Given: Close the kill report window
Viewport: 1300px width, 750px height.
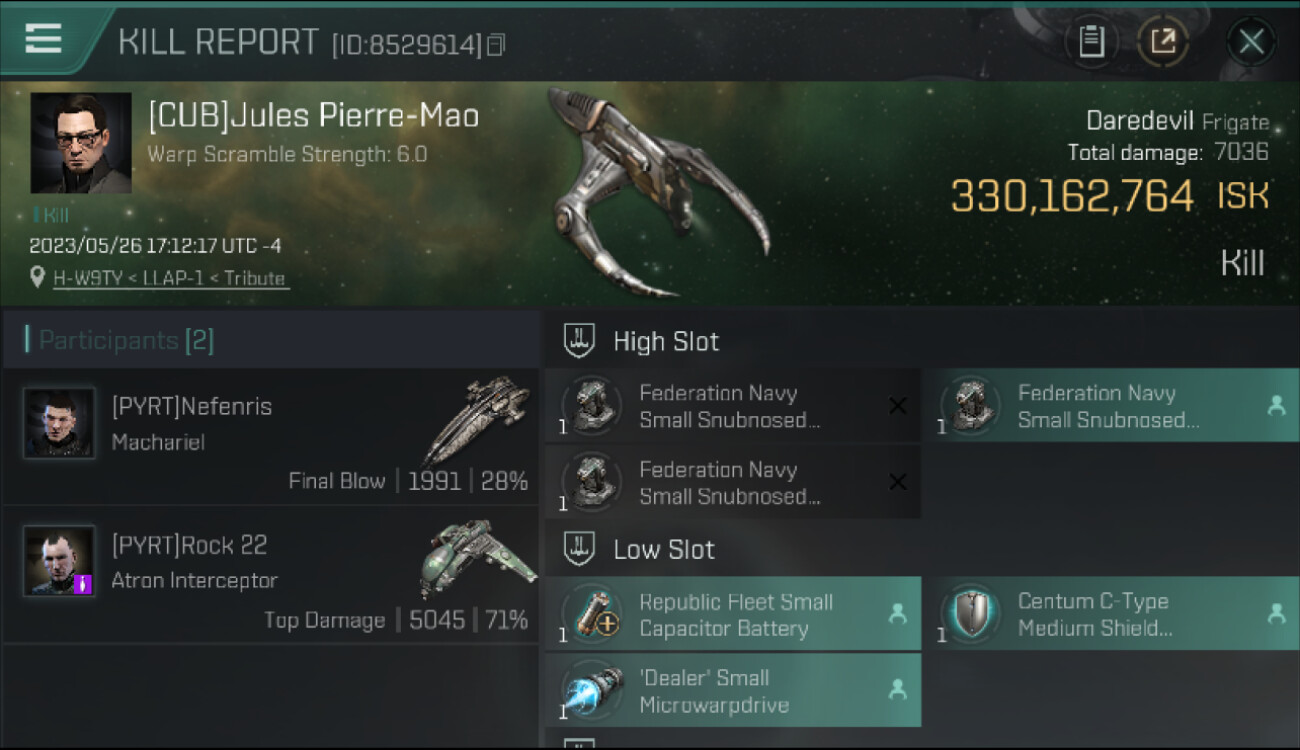Looking at the screenshot, I should (1251, 42).
